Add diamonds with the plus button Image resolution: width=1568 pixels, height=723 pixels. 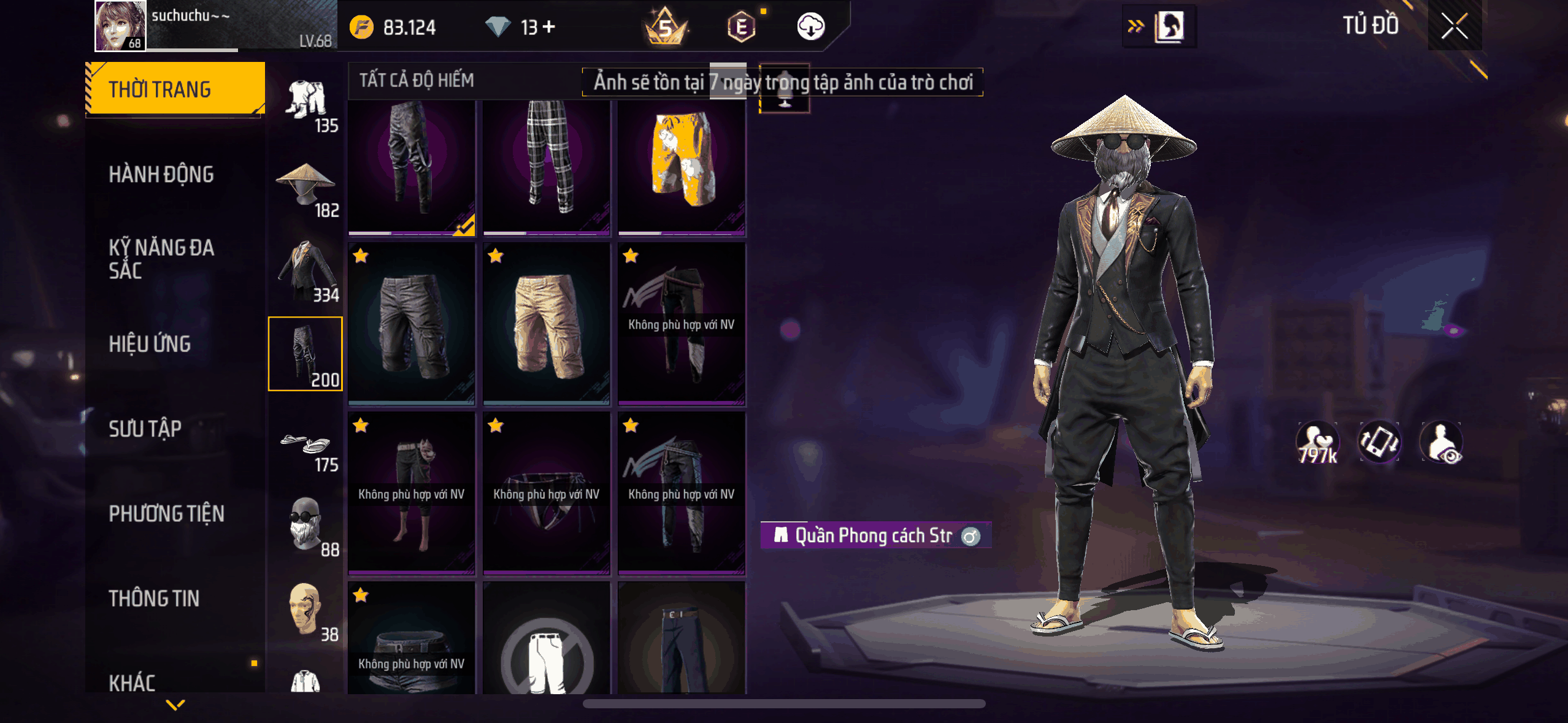click(549, 26)
